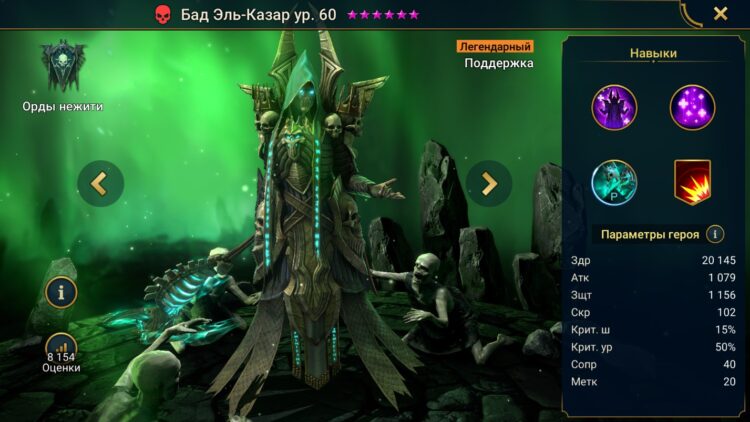
Task: Show hero parameters info tooltip
Action: (715, 234)
